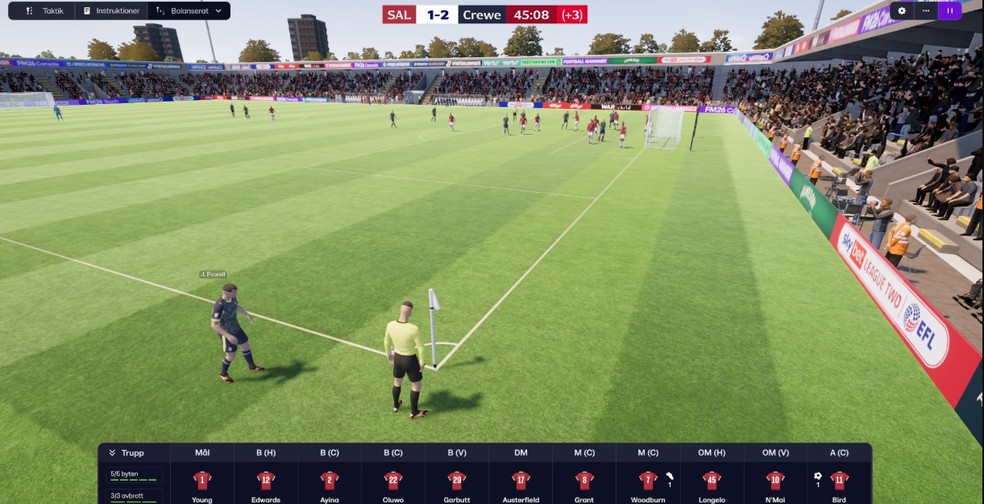The height and width of the screenshot is (504, 984).
Task: Select defensive midfielder Austerfield
Action: 521,480
